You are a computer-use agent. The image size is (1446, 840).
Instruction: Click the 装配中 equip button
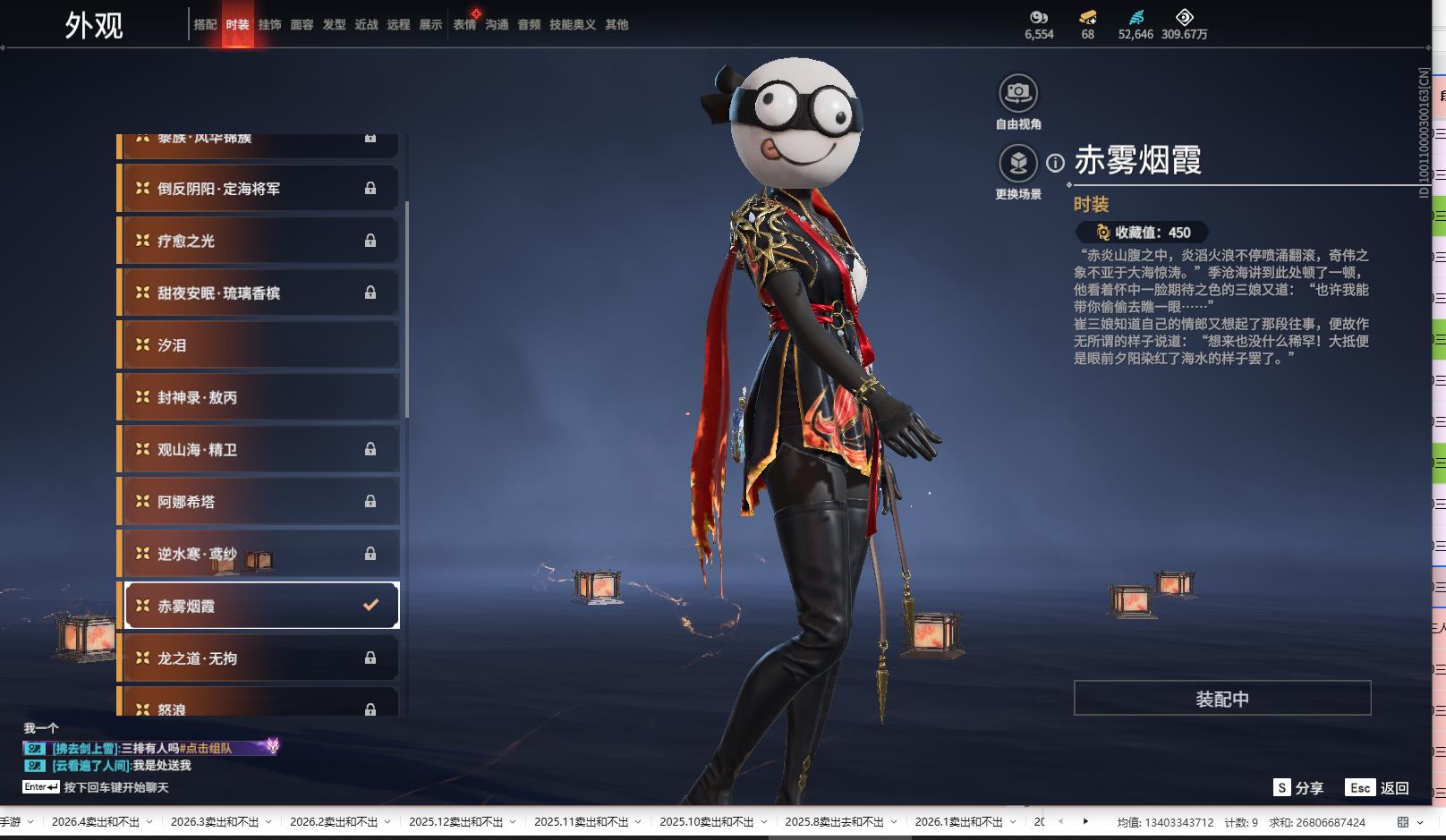point(1221,699)
